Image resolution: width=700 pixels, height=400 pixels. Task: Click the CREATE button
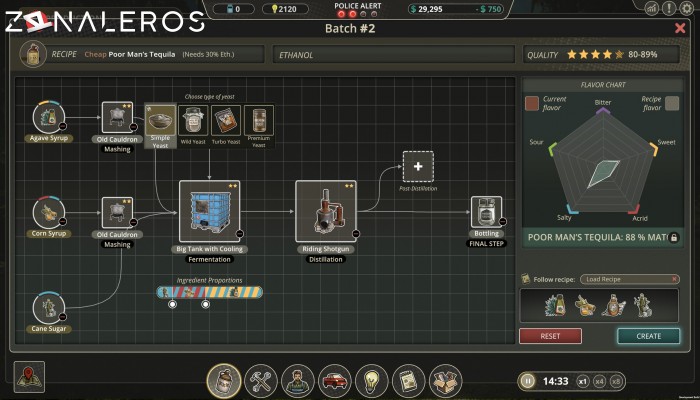click(648, 336)
